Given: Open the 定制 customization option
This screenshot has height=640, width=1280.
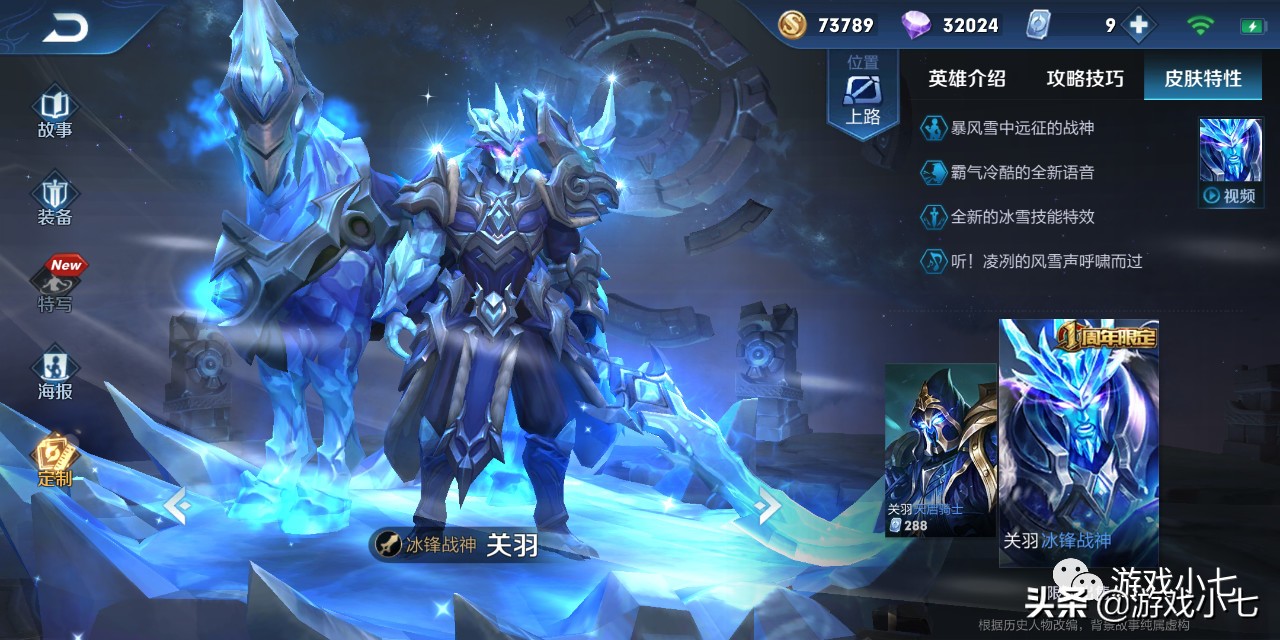Looking at the screenshot, I should 55,462.
